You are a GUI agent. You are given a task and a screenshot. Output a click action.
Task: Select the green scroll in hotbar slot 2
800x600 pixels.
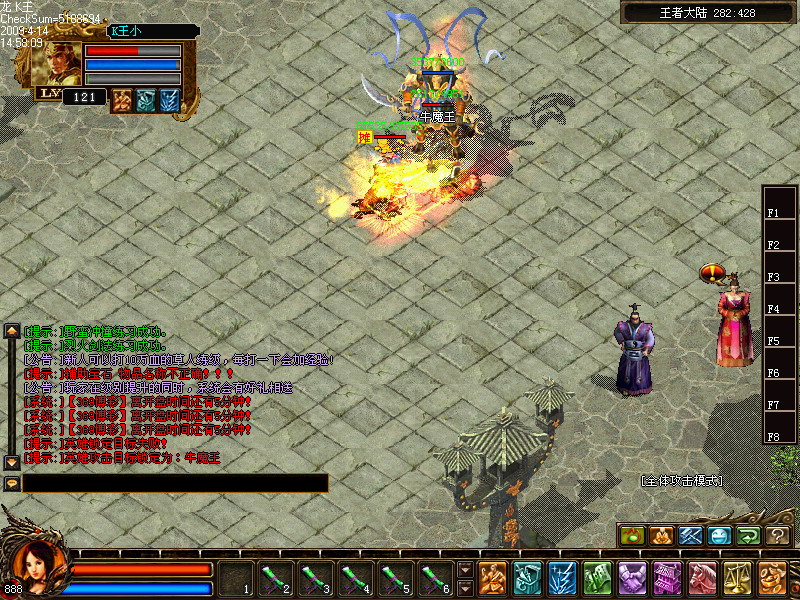[x=275, y=578]
